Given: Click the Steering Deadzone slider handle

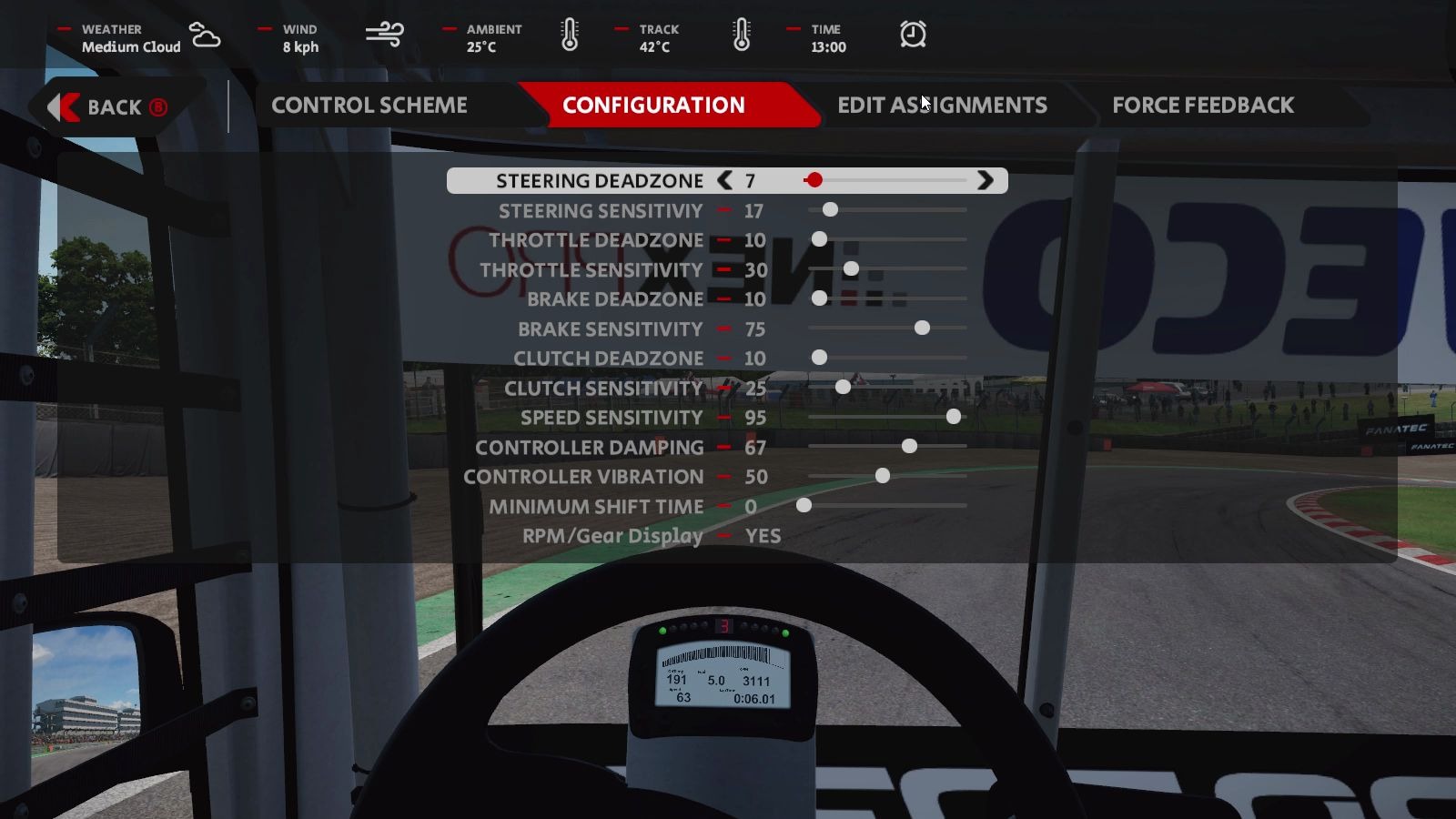Looking at the screenshot, I should (x=814, y=180).
